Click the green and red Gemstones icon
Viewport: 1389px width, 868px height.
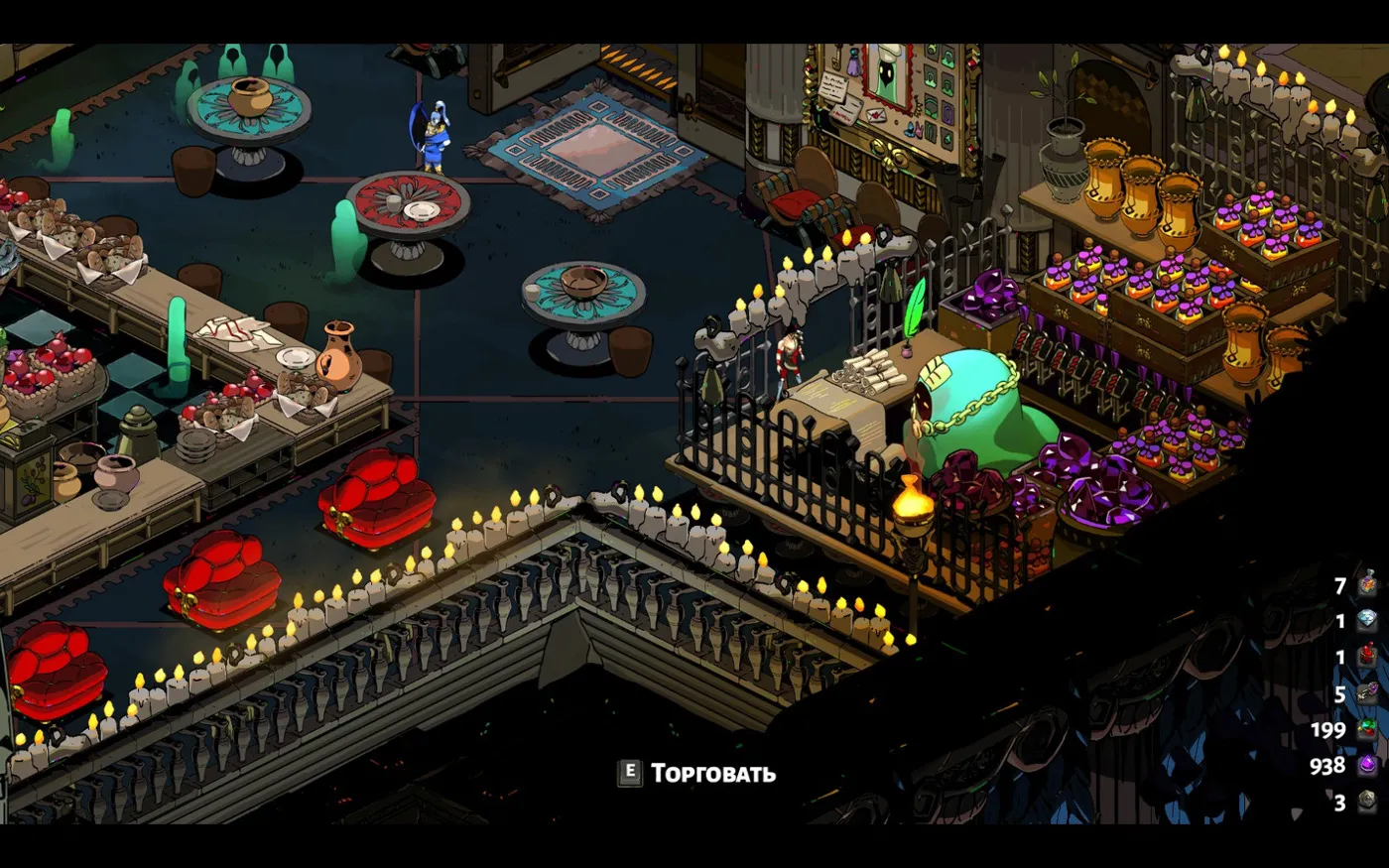(x=1368, y=730)
